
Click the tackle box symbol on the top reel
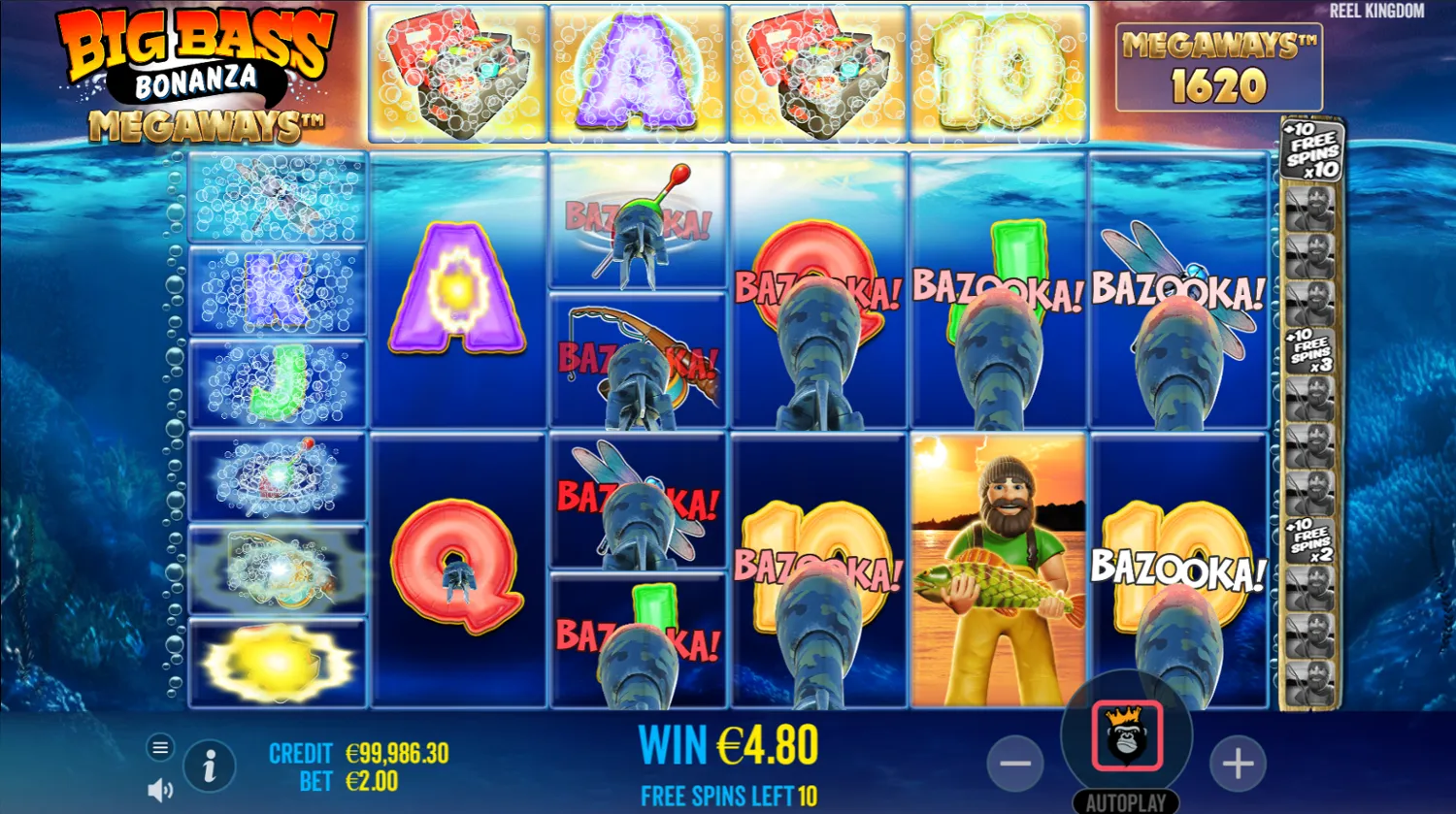456,68
